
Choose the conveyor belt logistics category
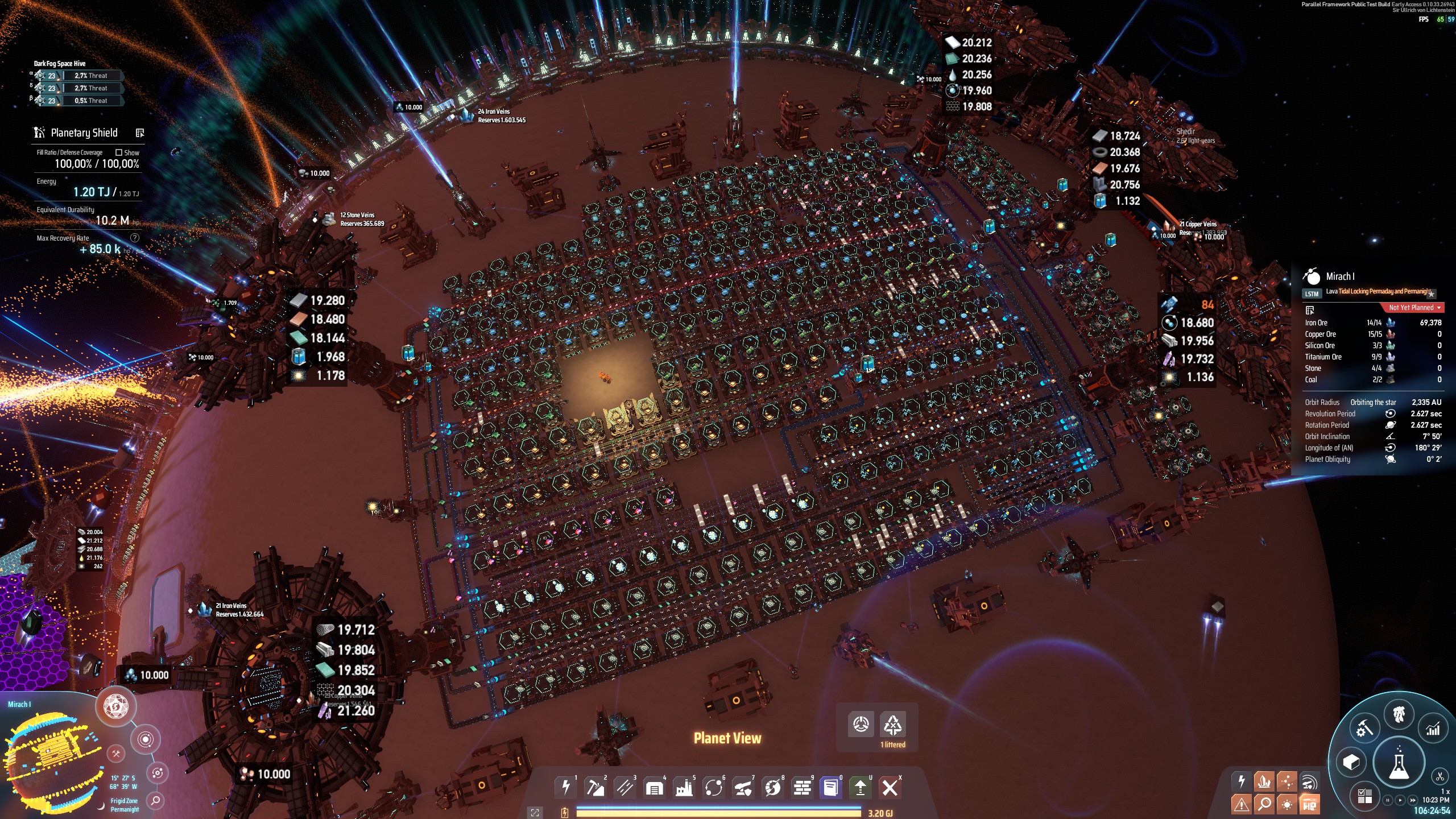click(624, 787)
